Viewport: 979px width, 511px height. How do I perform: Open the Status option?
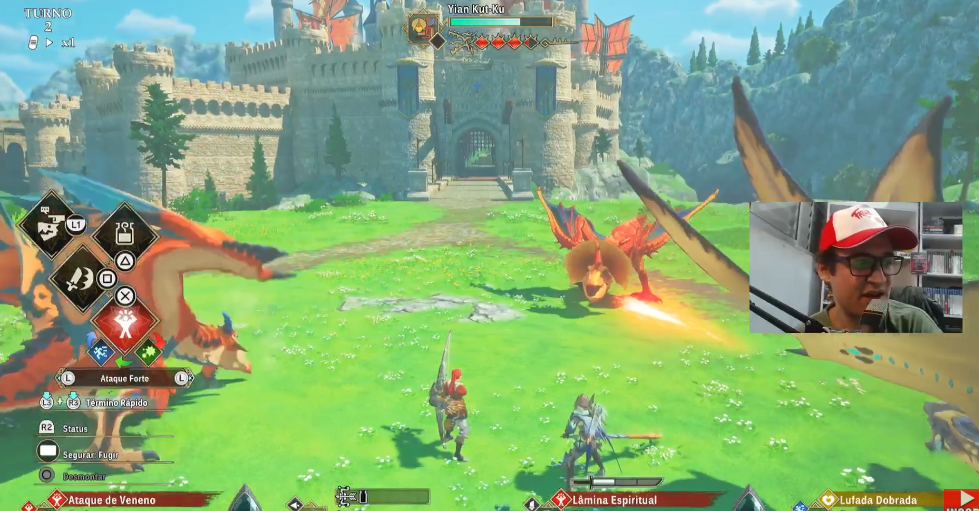pyautogui.click(x=74, y=428)
